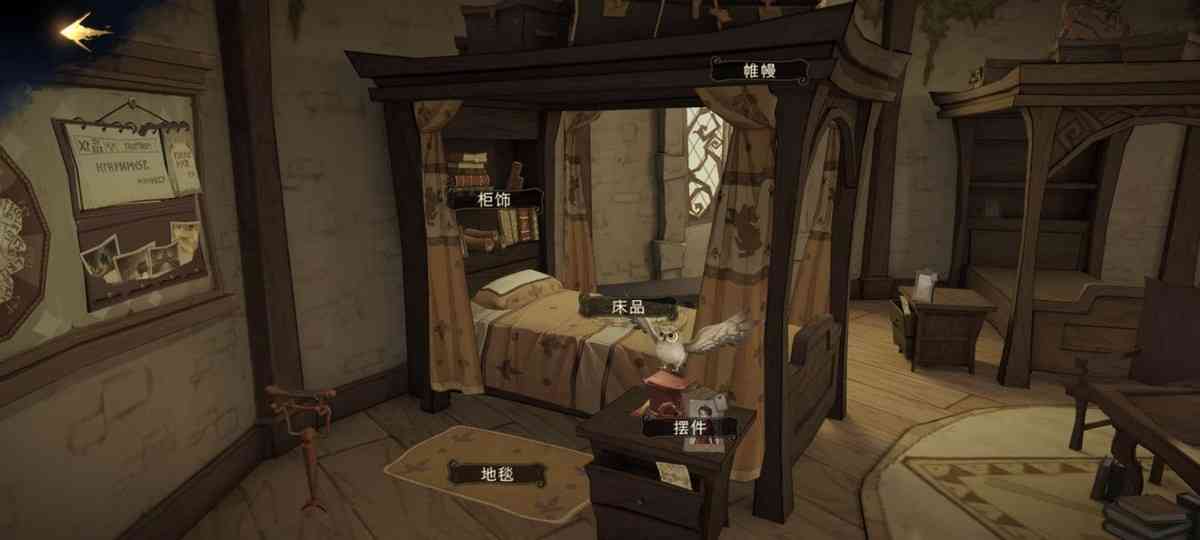The image size is (1200, 540).
Task: Select the 帷幔 curtain label
Action: coord(759,70)
